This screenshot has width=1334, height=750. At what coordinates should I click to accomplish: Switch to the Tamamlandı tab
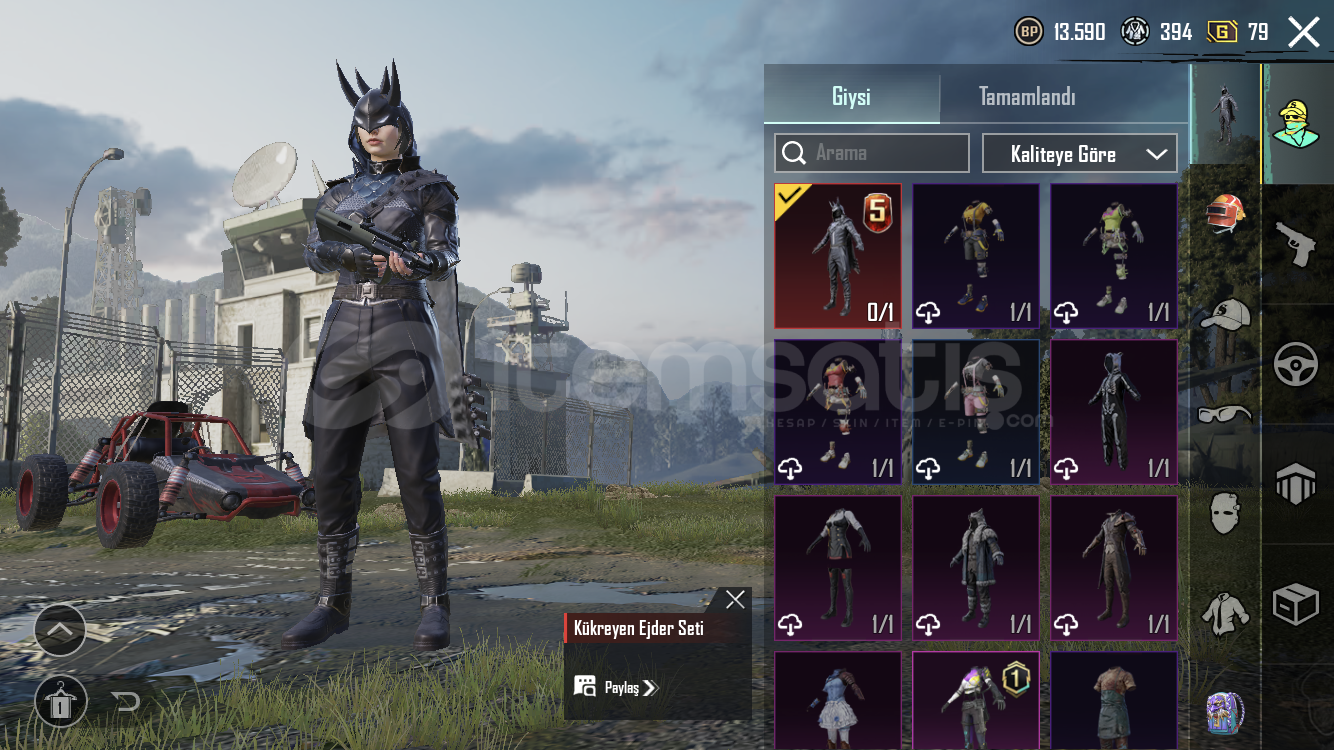point(1027,97)
